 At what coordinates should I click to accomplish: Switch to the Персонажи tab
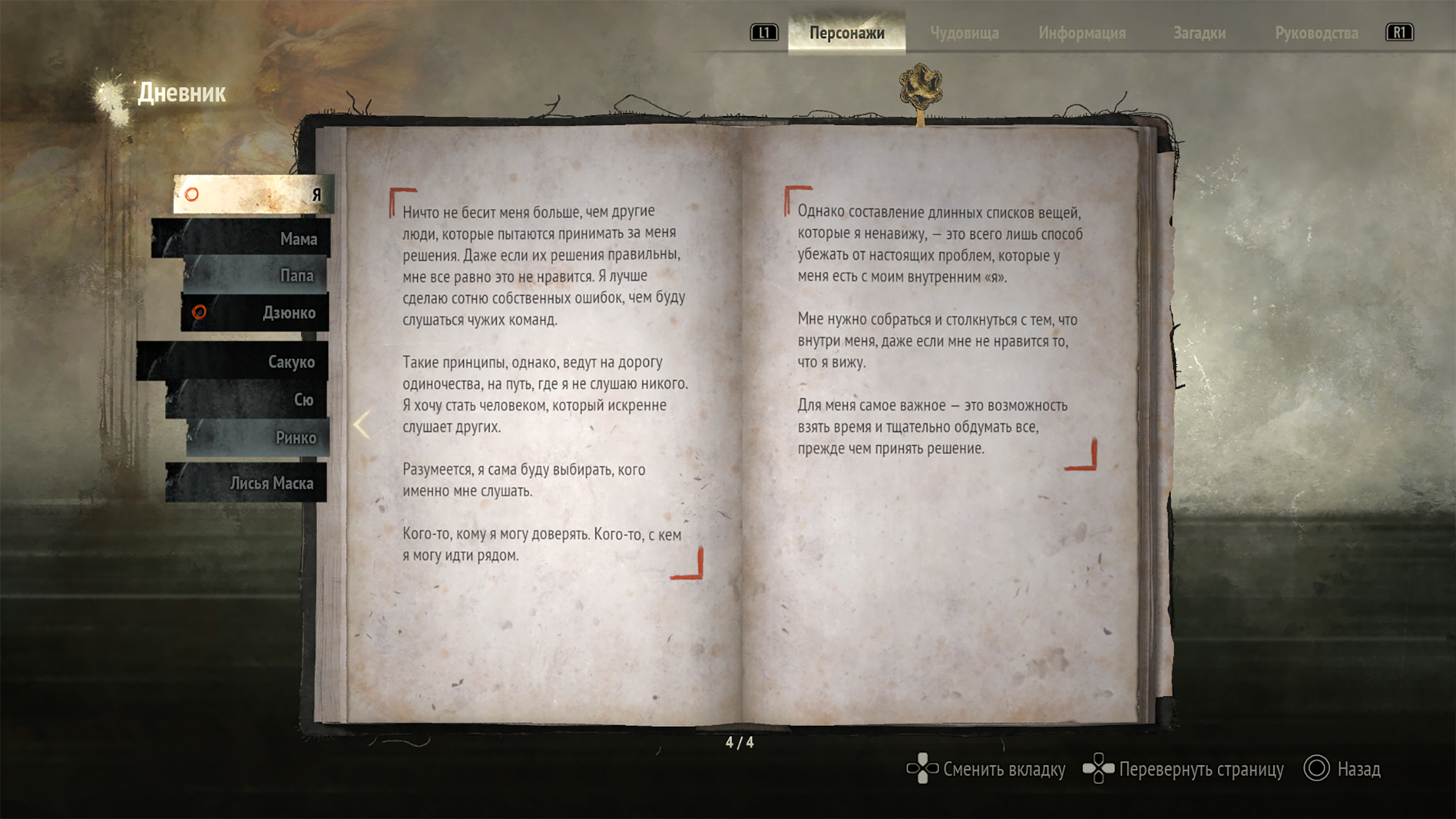[846, 33]
